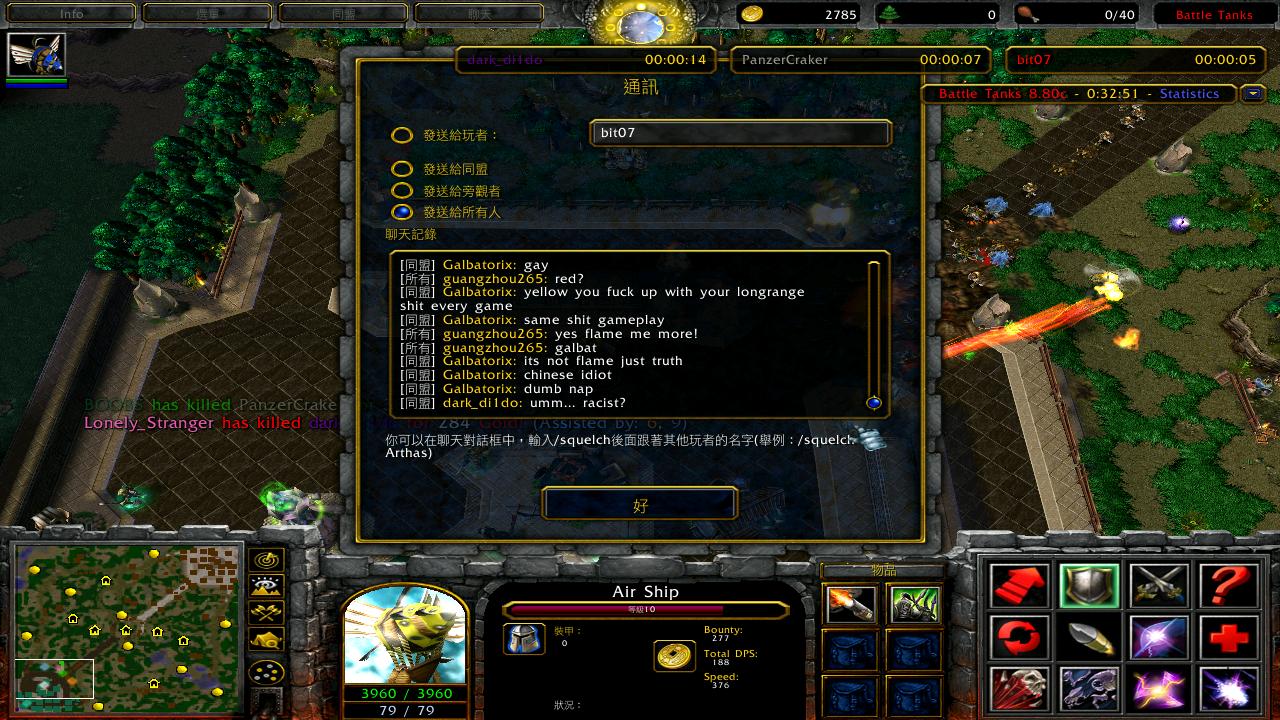Toggle the minimap terrain display button

(267, 586)
